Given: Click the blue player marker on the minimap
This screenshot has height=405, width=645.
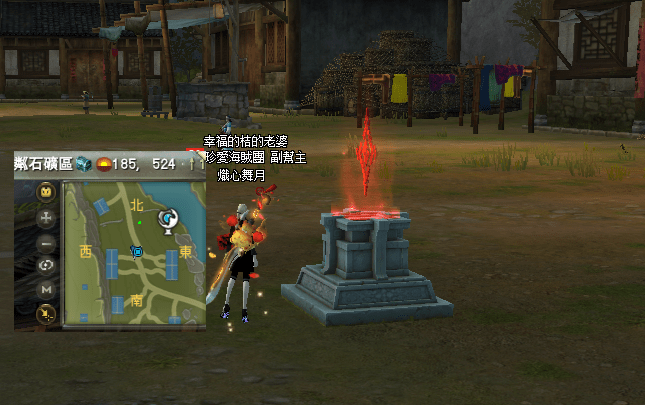Looking at the screenshot, I should 137,251.
